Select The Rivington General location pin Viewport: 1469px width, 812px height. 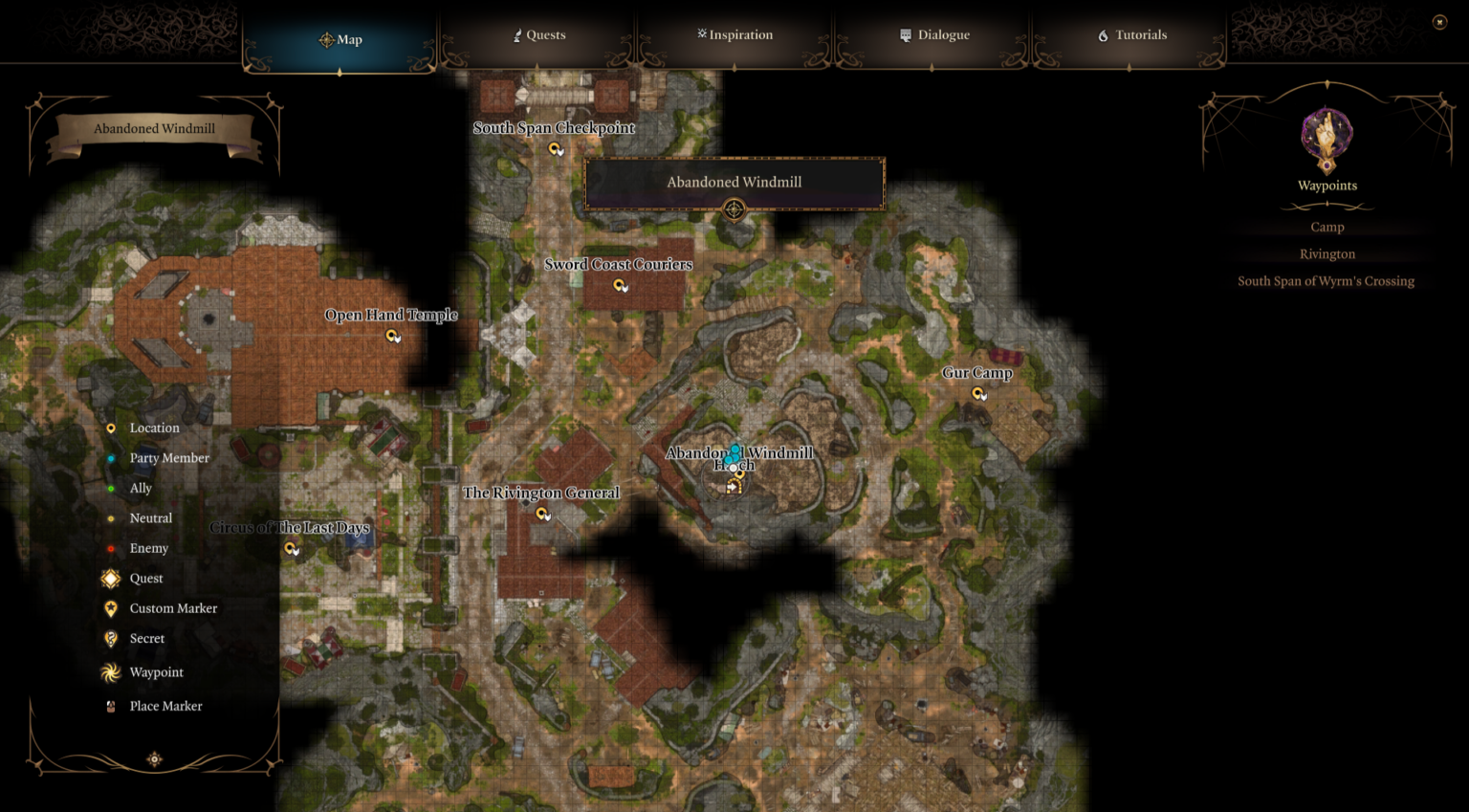tap(543, 514)
